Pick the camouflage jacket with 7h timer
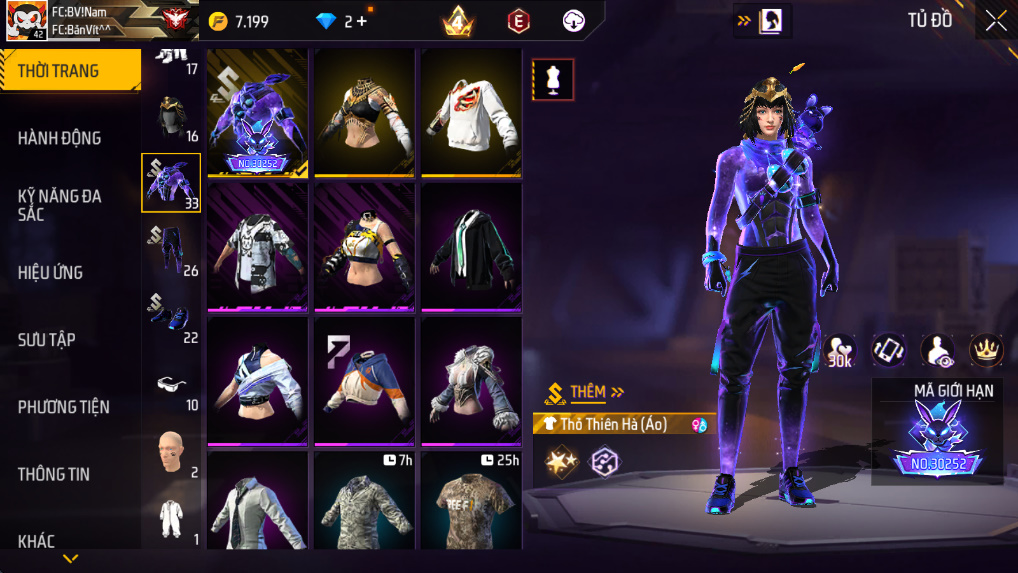1018x573 pixels. (364, 500)
